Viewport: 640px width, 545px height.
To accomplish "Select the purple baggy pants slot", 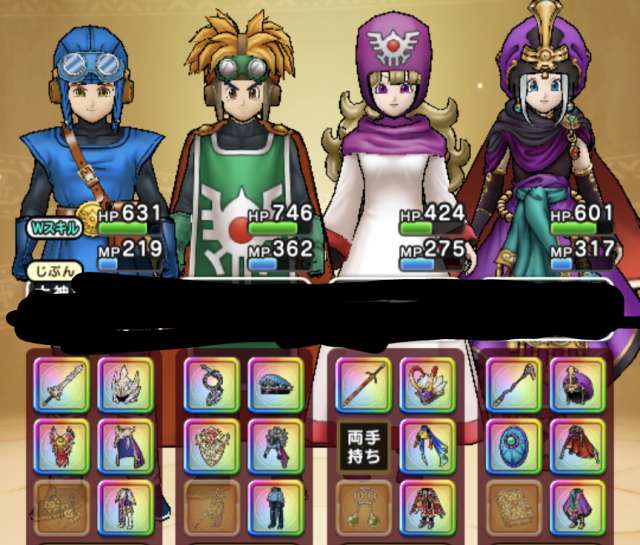I will (577, 507).
